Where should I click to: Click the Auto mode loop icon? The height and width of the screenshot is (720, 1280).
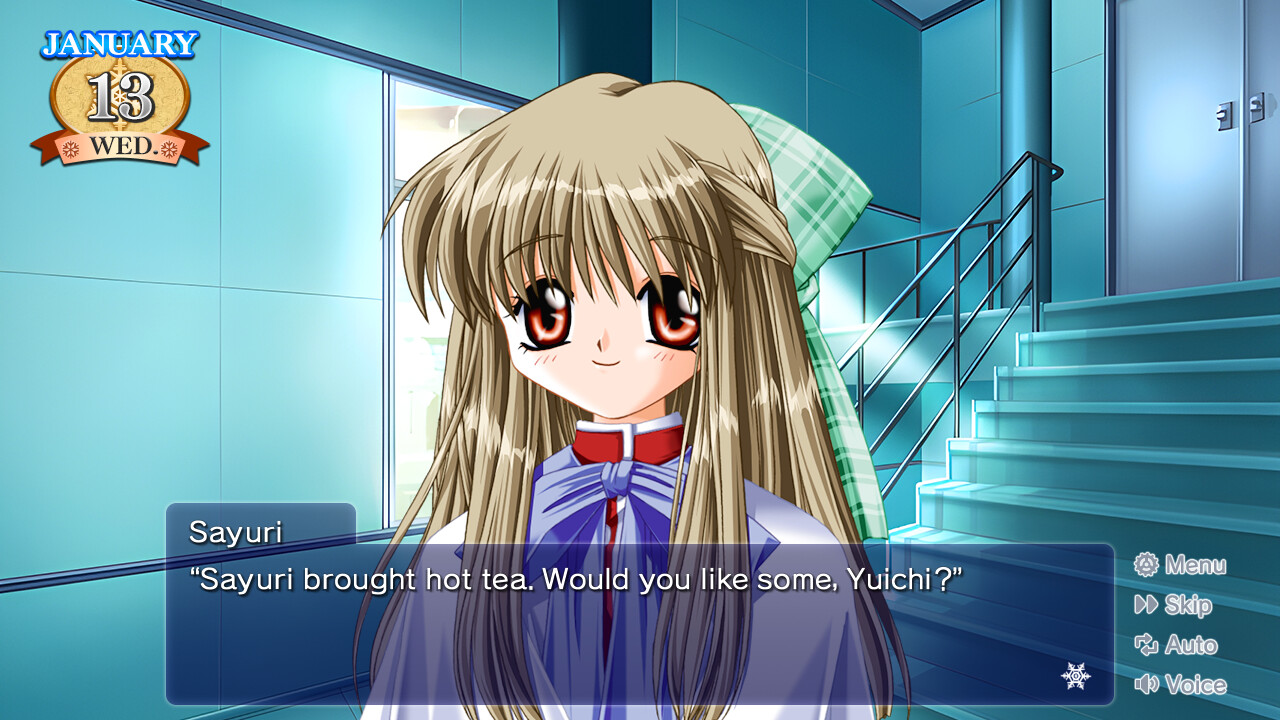(1146, 646)
